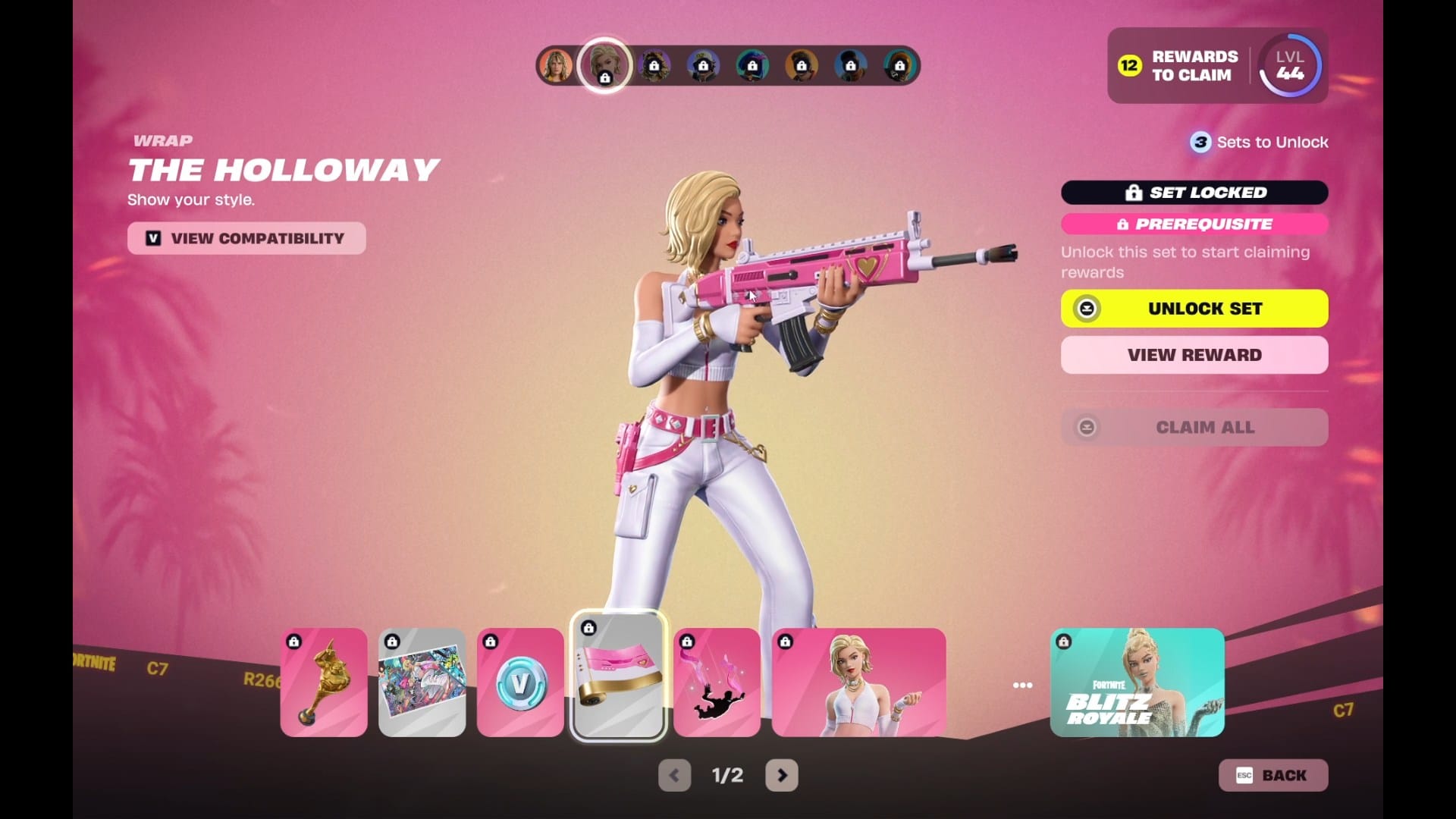Advance to the next rewards page

pos(782,775)
